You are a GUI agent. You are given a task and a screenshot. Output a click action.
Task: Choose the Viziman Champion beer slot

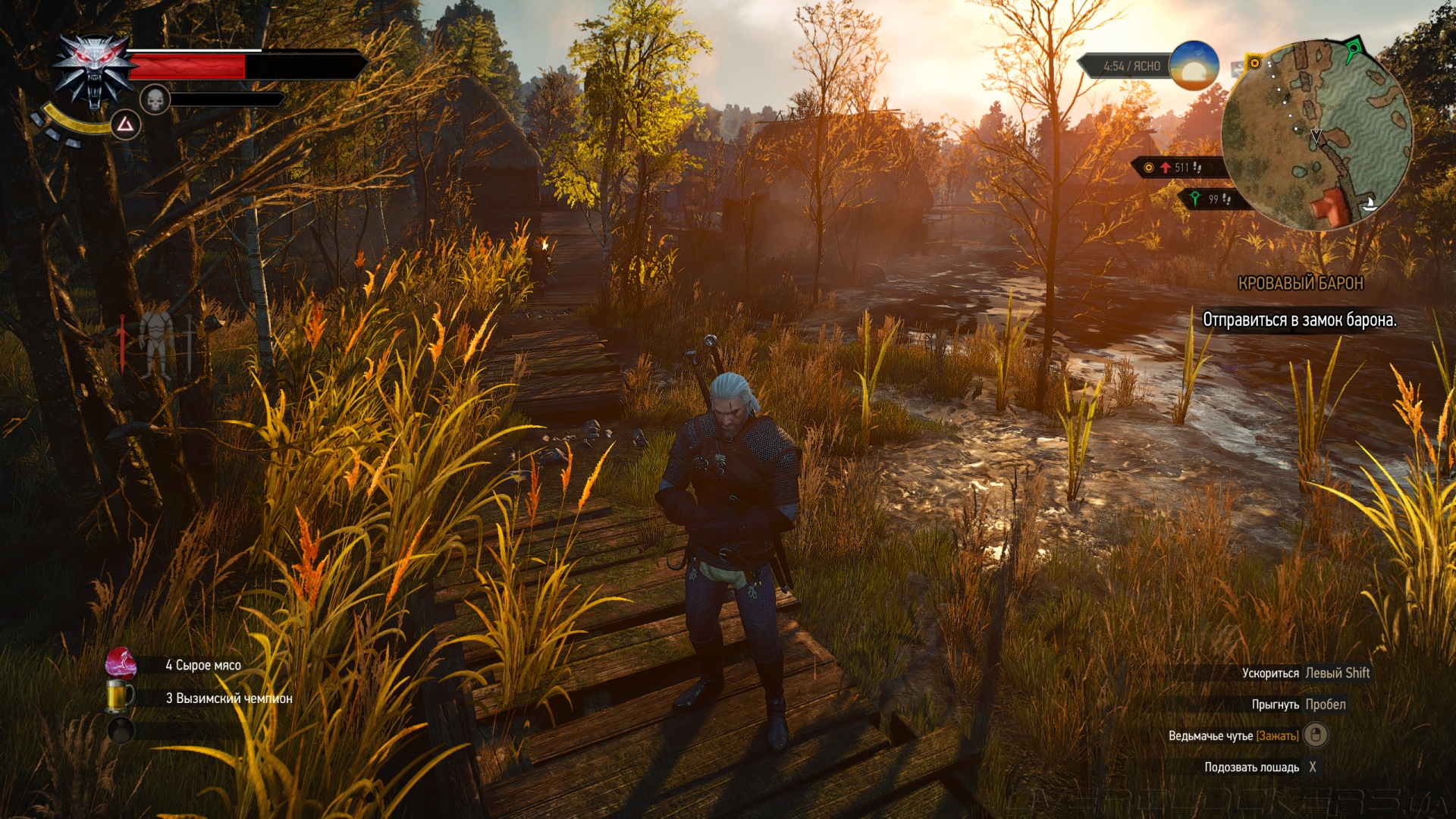click(x=121, y=697)
